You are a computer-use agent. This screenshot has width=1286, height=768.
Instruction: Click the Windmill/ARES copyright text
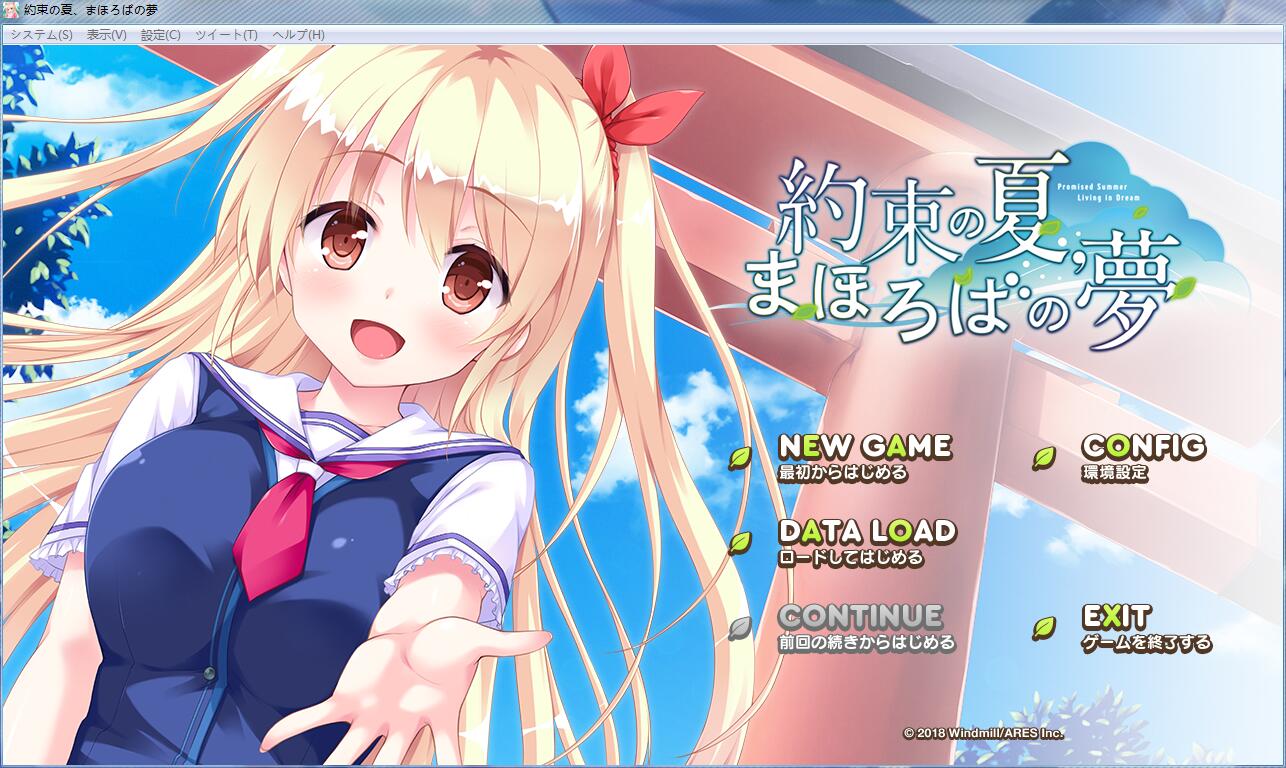click(987, 731)
